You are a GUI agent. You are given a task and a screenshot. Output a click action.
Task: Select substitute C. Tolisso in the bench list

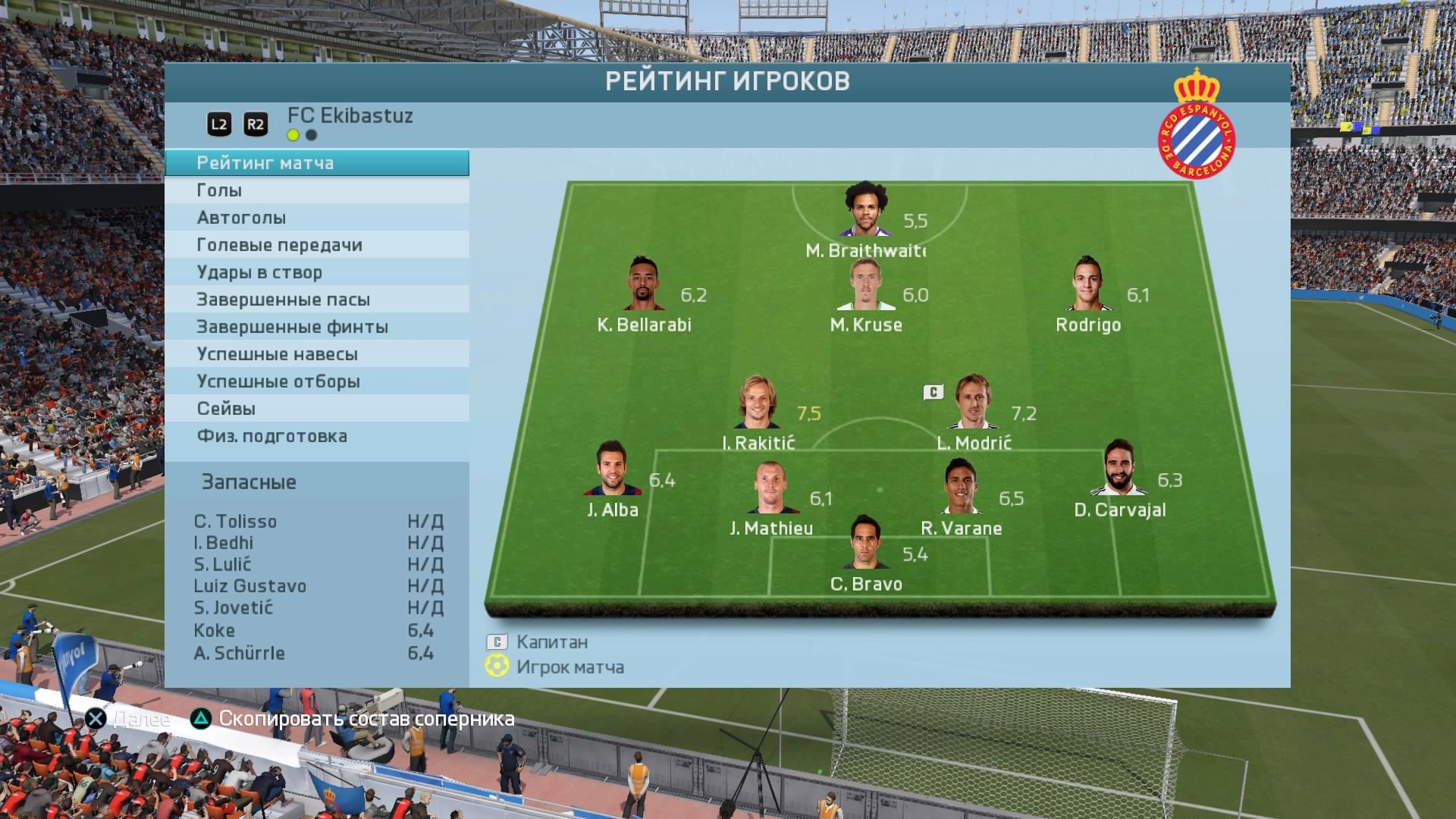(235, 522)
